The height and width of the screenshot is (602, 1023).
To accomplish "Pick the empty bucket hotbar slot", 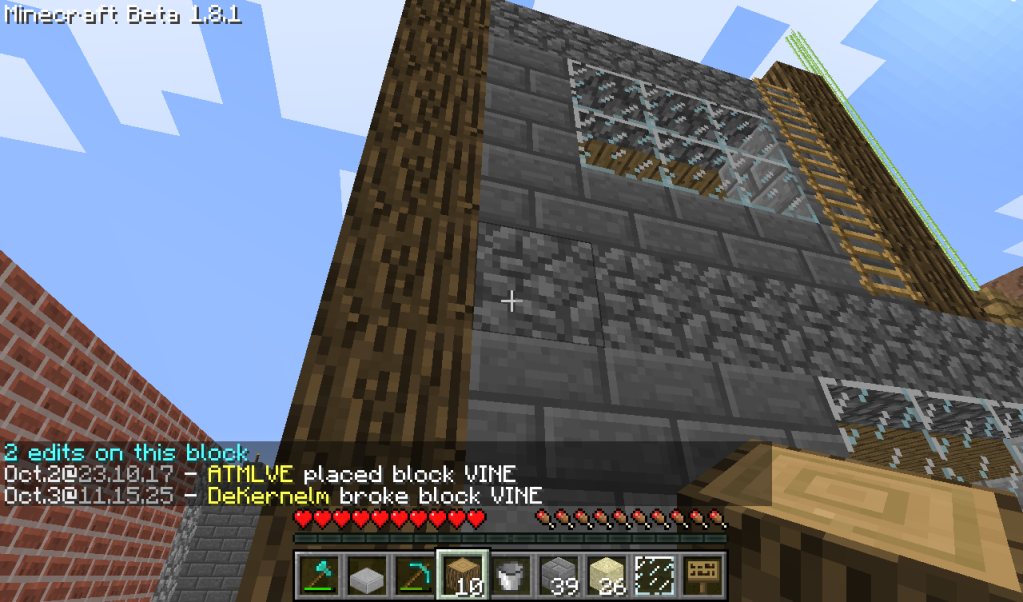I will (x=510, y=575).
